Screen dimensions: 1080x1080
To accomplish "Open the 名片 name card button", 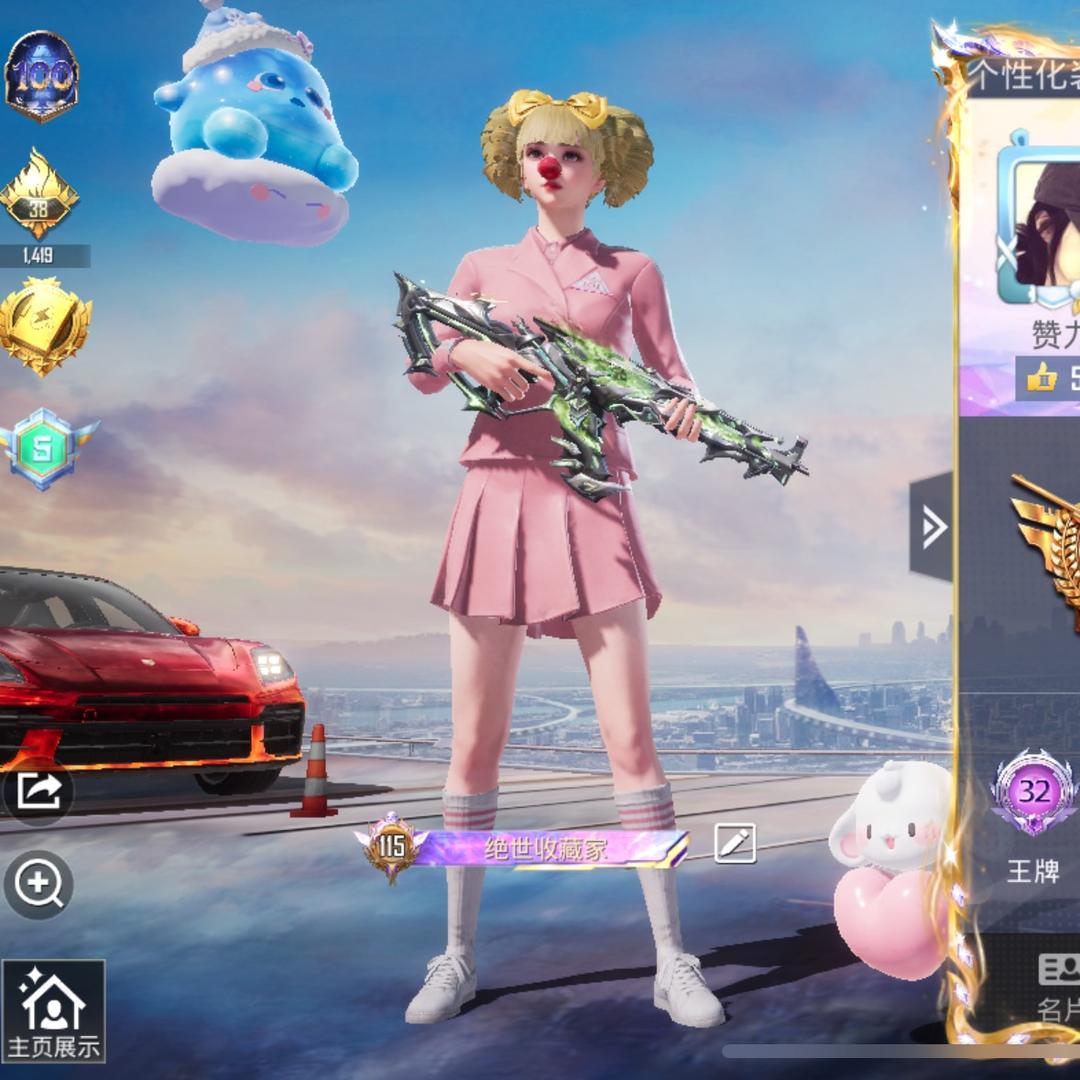I will (x=1058, y=988).
